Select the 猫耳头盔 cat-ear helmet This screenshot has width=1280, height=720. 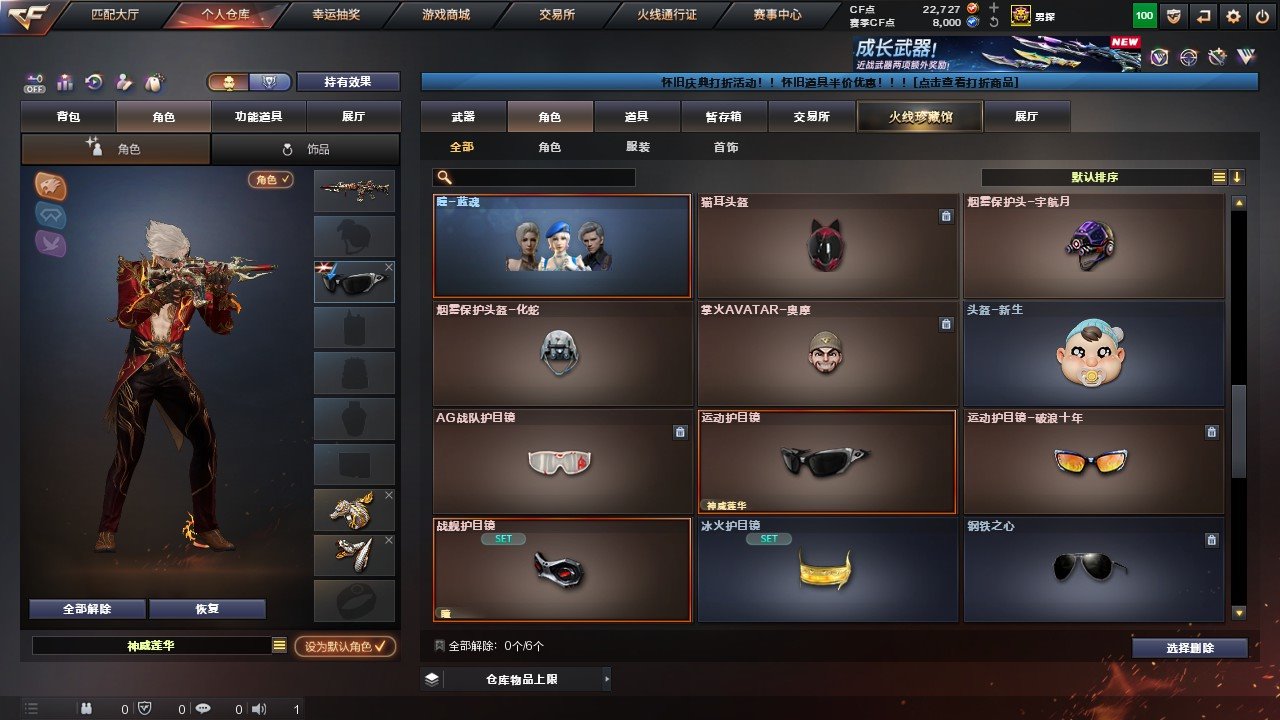827,246
